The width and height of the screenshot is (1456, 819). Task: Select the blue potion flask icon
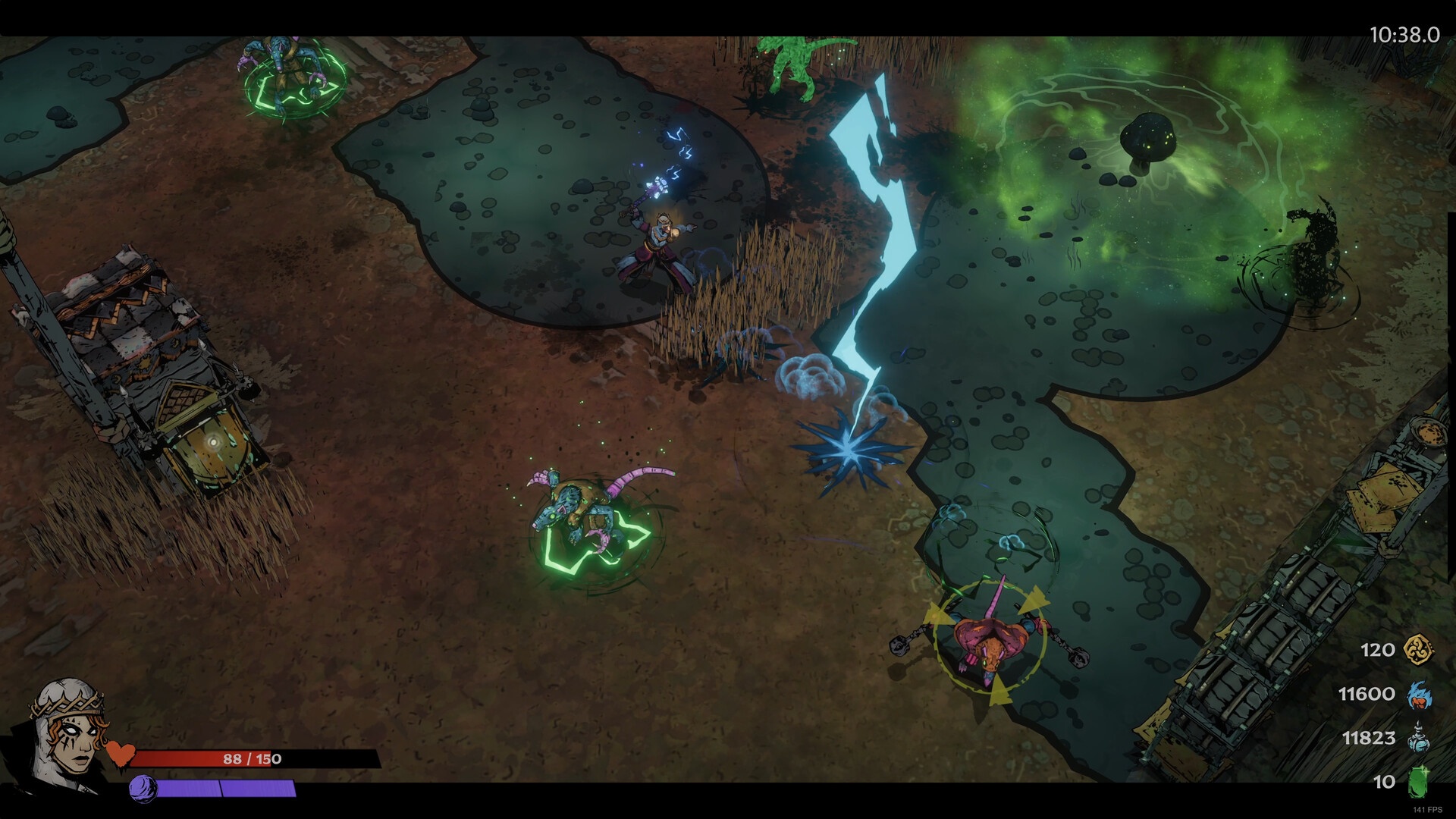pyautogui.click(x=1418, y=738)
